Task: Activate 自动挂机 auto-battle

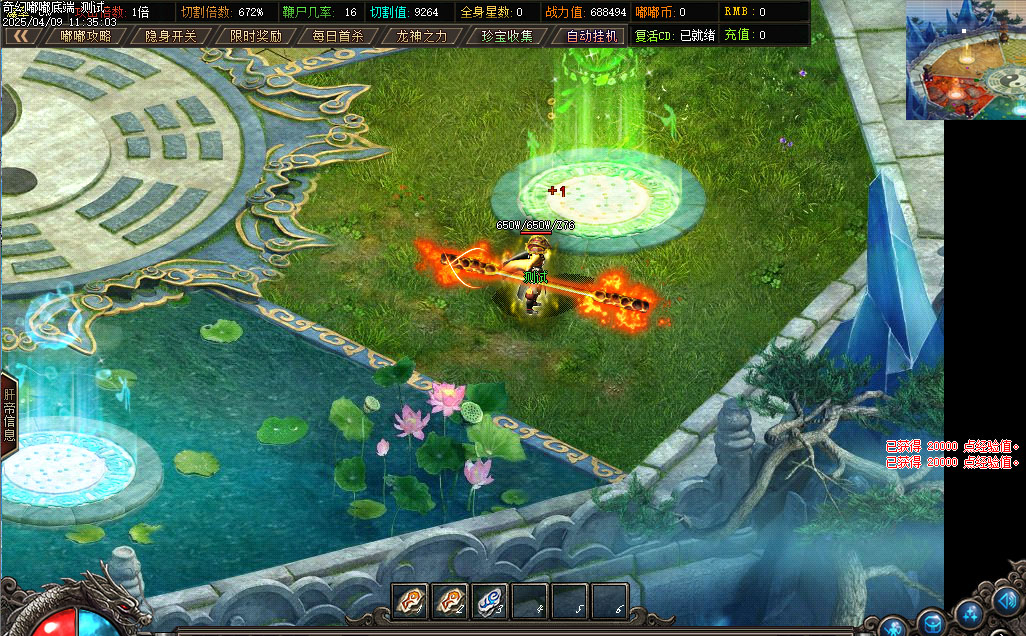Action: click(x=593, y=36)
